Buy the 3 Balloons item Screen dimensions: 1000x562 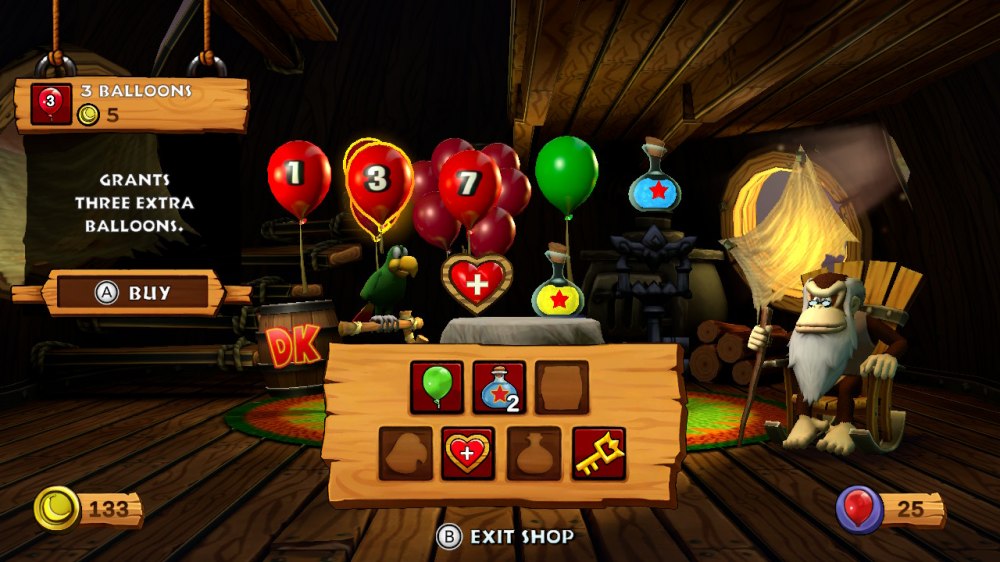tap(133, 293)
